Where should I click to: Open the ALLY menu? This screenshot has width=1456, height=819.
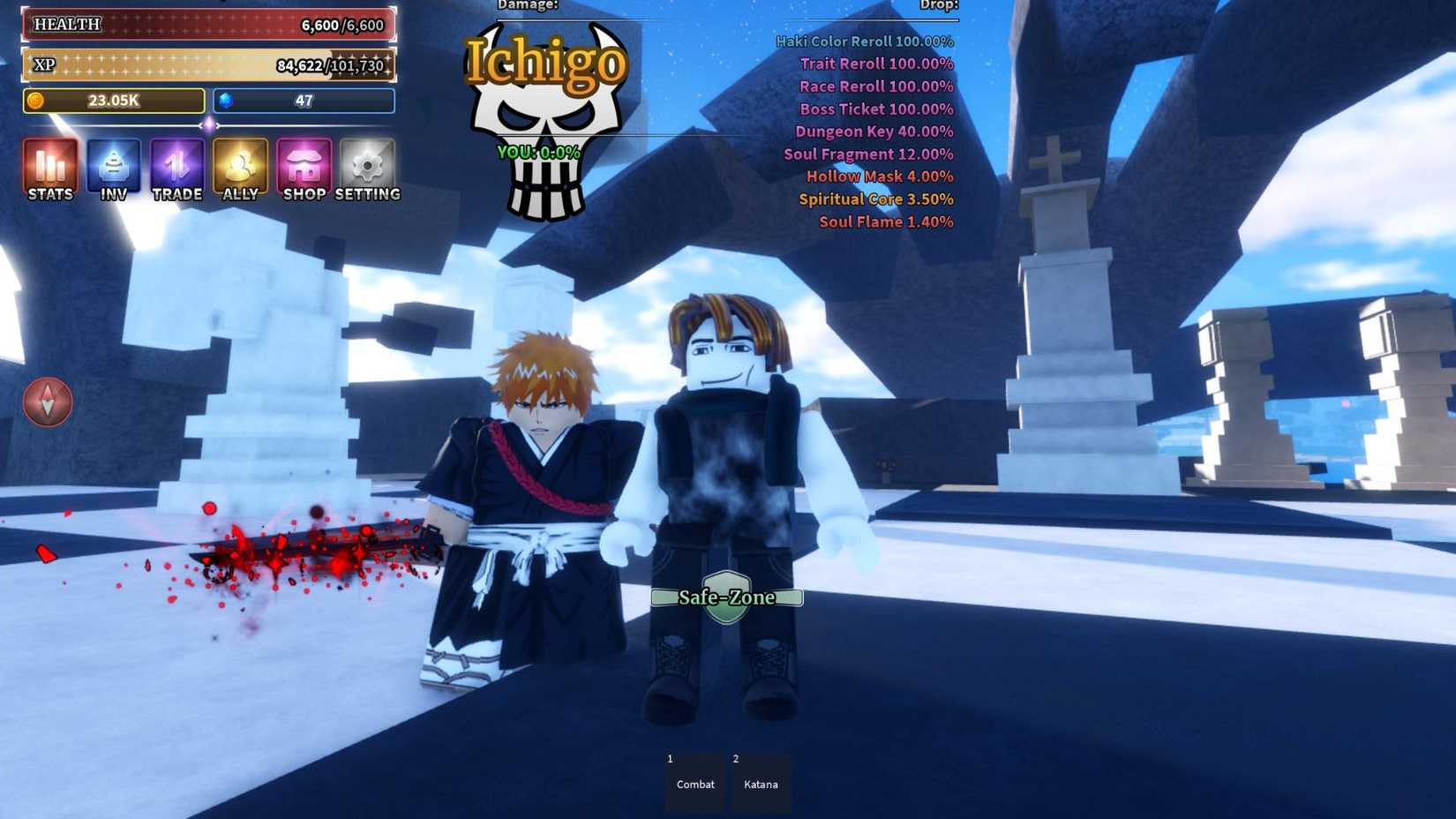[x=240, y=168]
